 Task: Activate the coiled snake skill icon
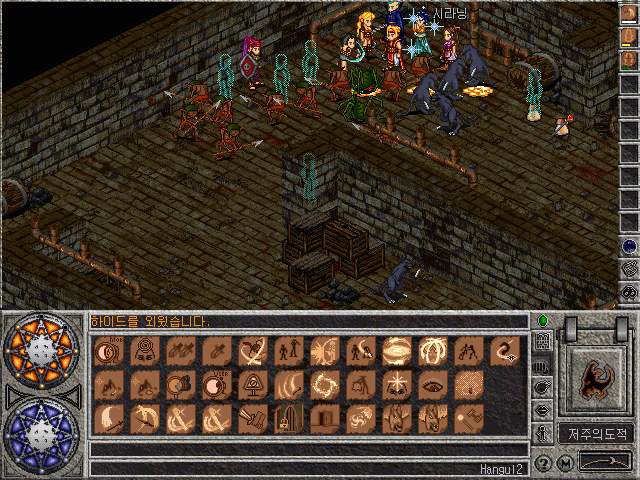tap(505, 351)
